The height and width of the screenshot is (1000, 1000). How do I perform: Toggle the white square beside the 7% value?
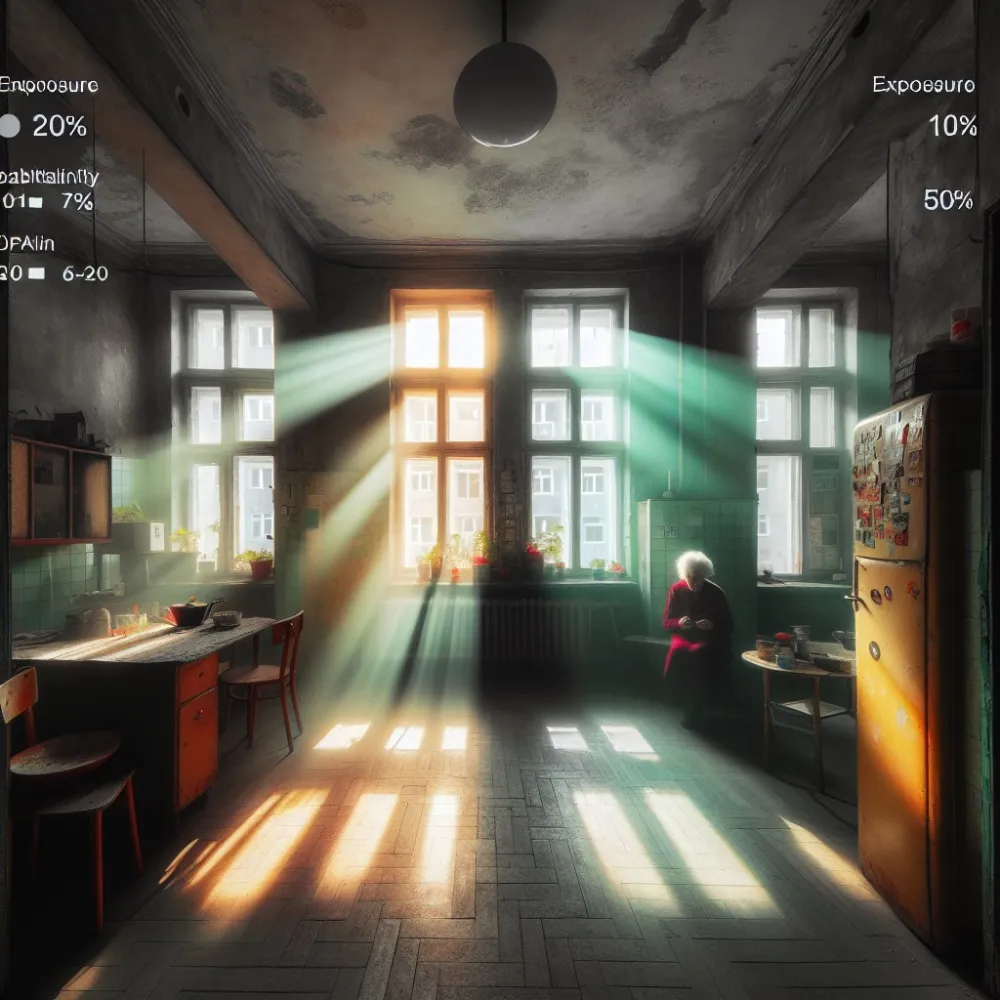coord(36,202)
